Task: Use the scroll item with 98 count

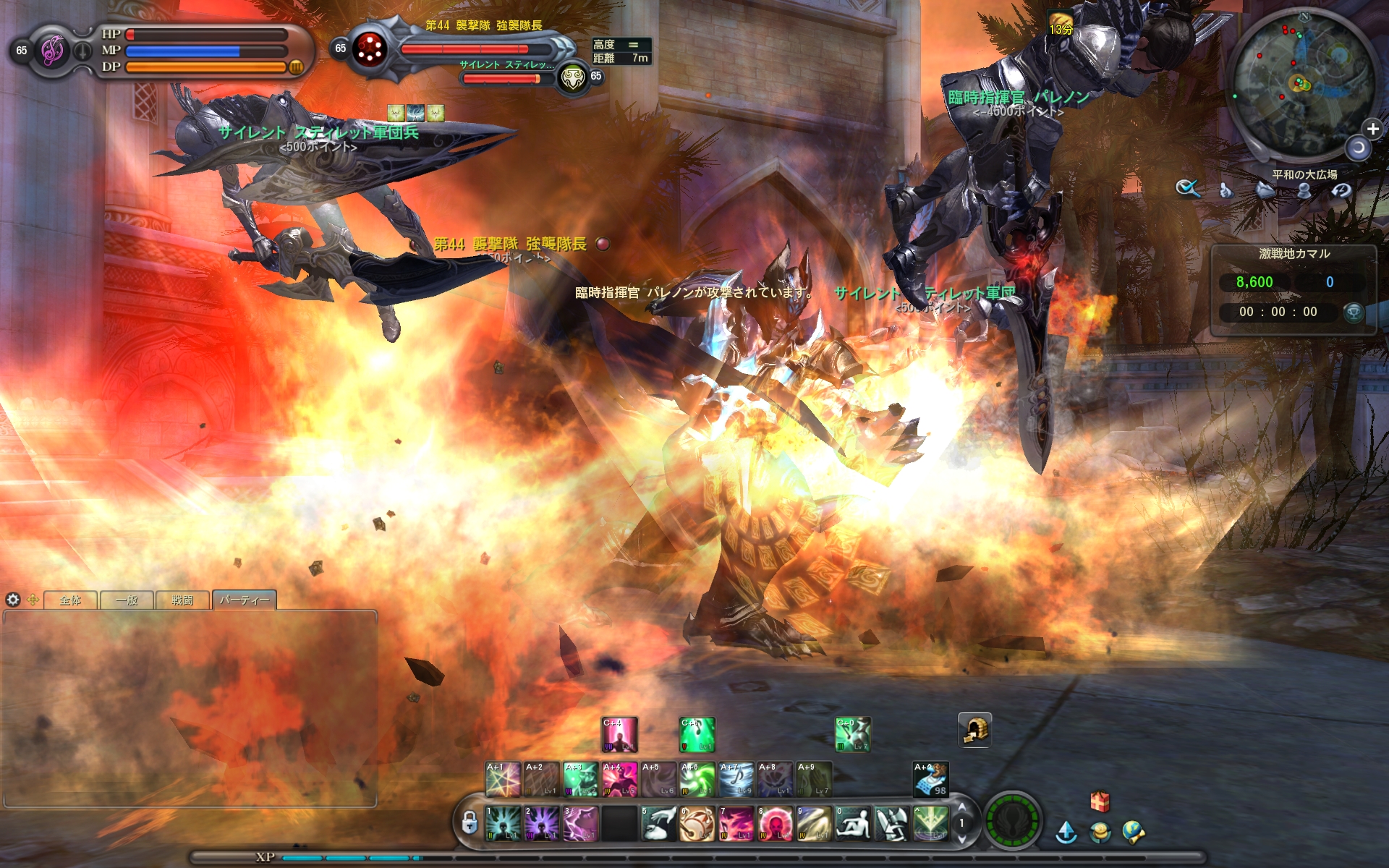Action: click(x=930, y=779)
